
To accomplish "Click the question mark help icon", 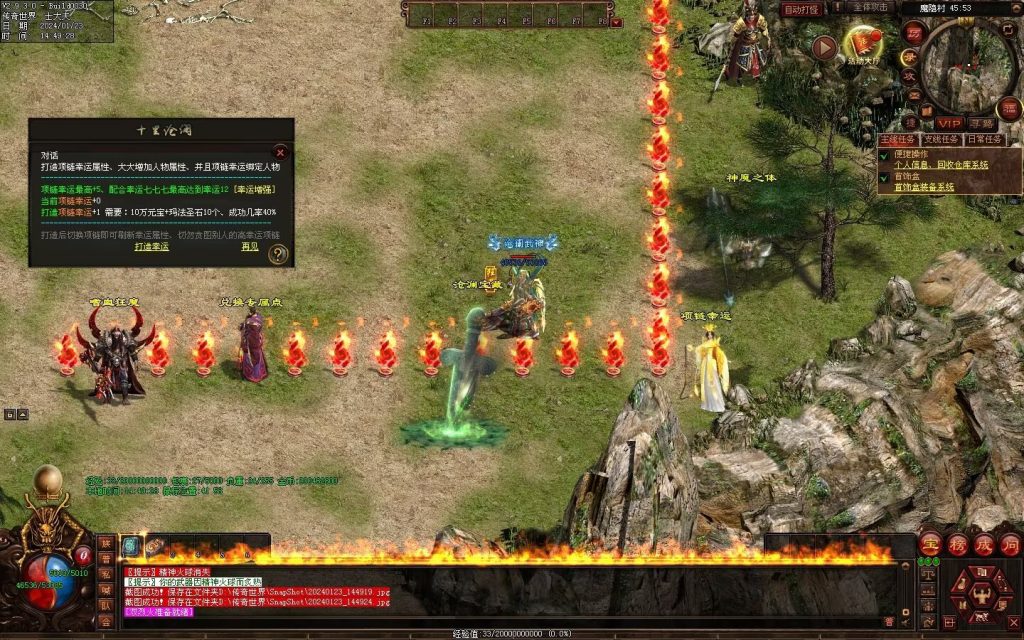I will 279,254.
